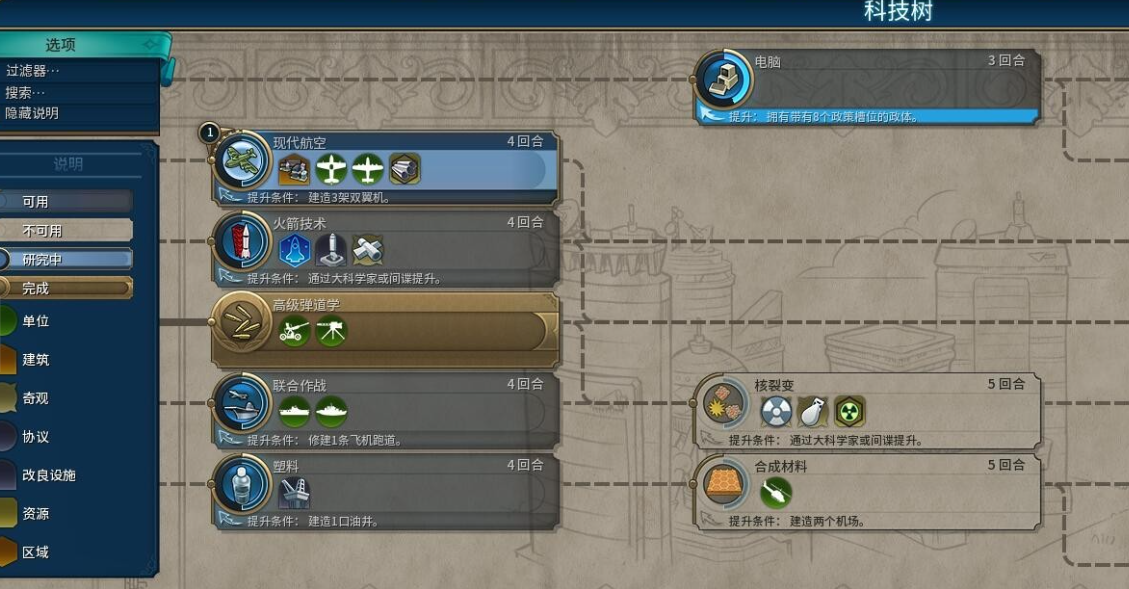Open the 过滤器 filter option
The width and height of the screenshot is (1129, 589).
pyautogui.click(x=34, y=71)
